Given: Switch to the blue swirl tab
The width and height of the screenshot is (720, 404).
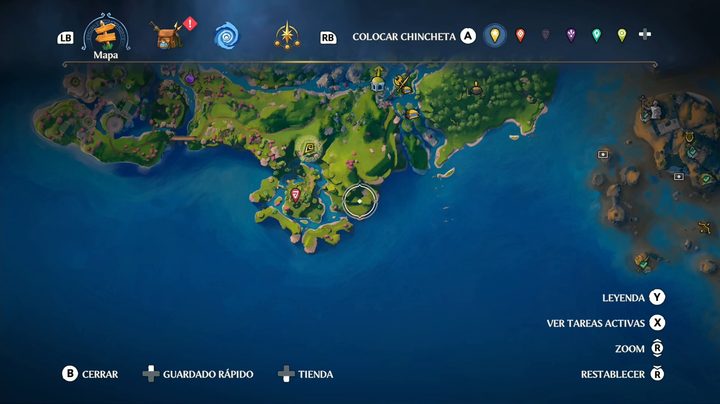Looking at the screenshot, I should (226, 37).
